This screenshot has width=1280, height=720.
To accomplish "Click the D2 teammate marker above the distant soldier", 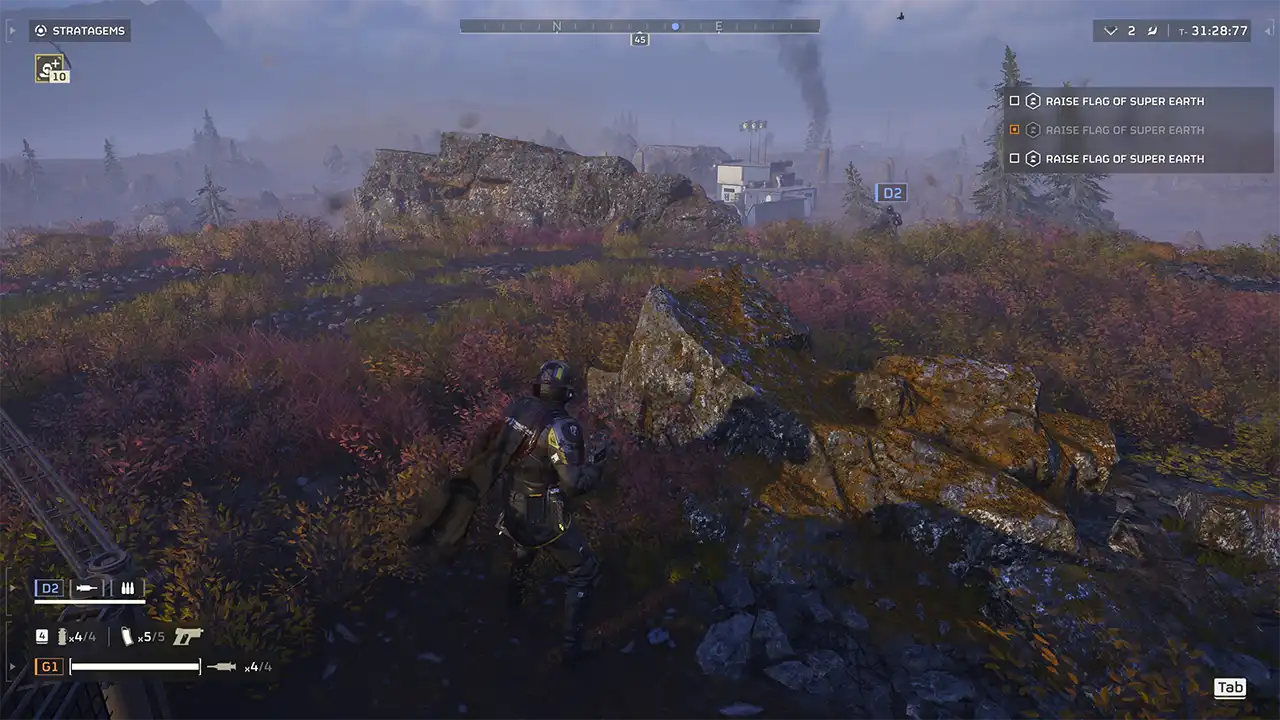I will [x=890, y=193].
